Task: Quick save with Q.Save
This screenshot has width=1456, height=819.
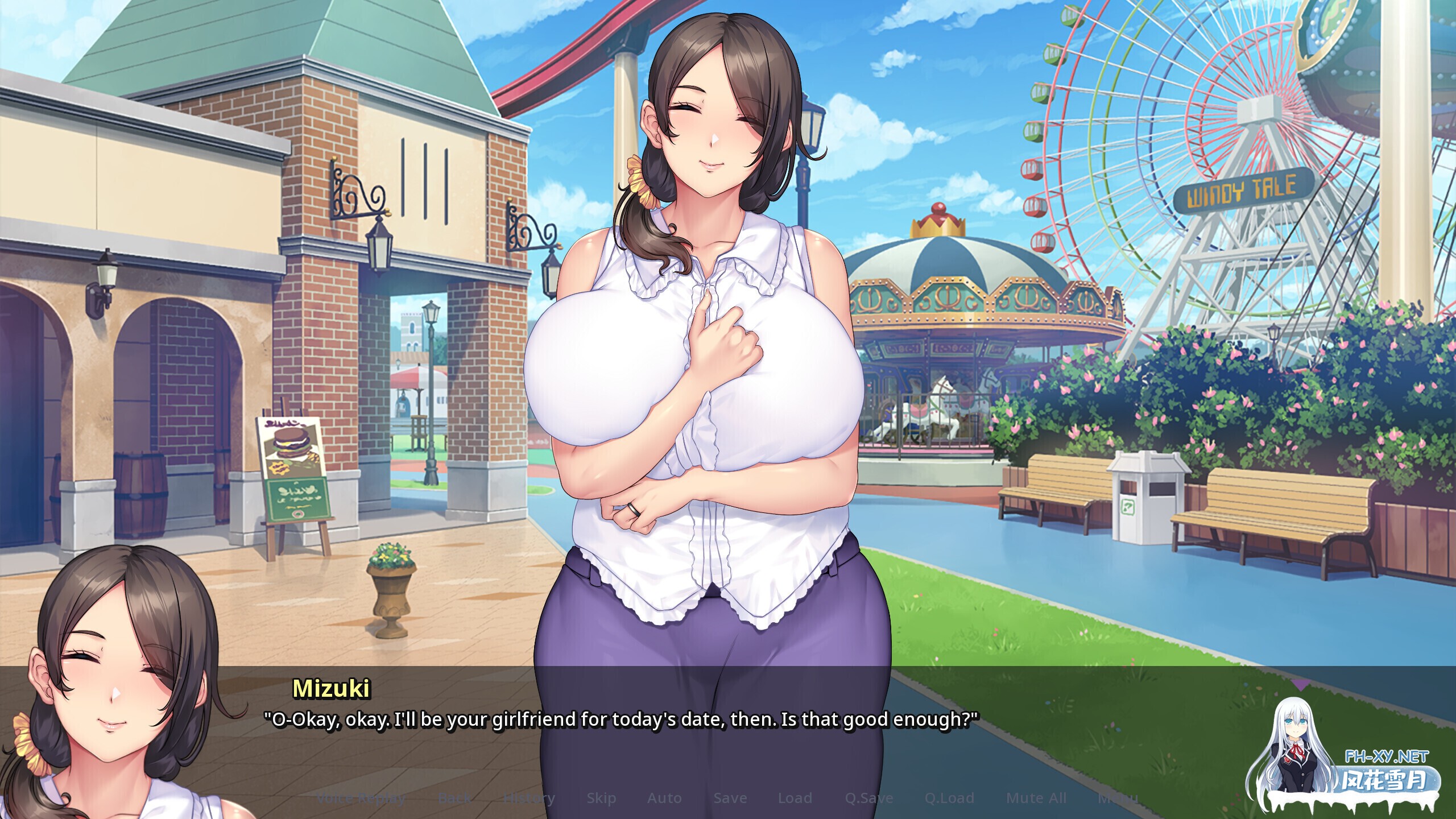Action: pyautogui.click(x=869, y=798)
